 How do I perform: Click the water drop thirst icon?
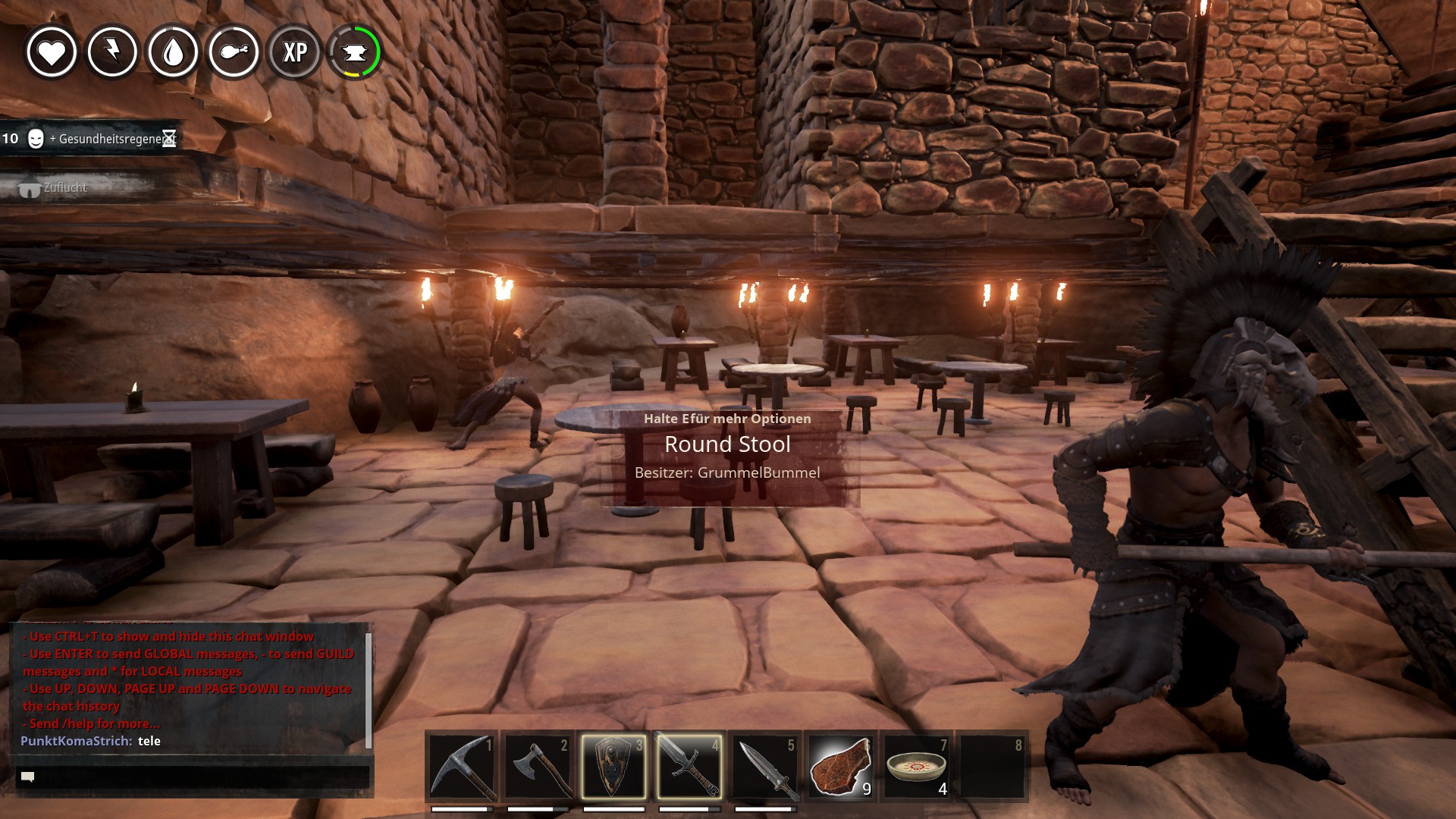tap(173, 52)
